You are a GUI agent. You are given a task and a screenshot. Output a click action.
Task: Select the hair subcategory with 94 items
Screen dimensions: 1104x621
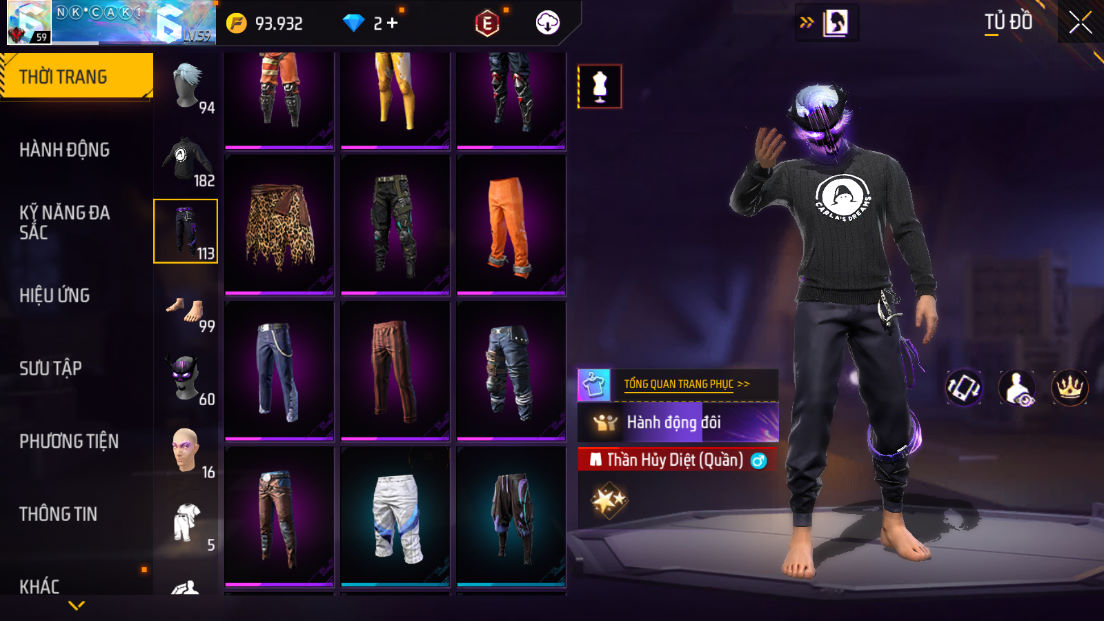187,86
